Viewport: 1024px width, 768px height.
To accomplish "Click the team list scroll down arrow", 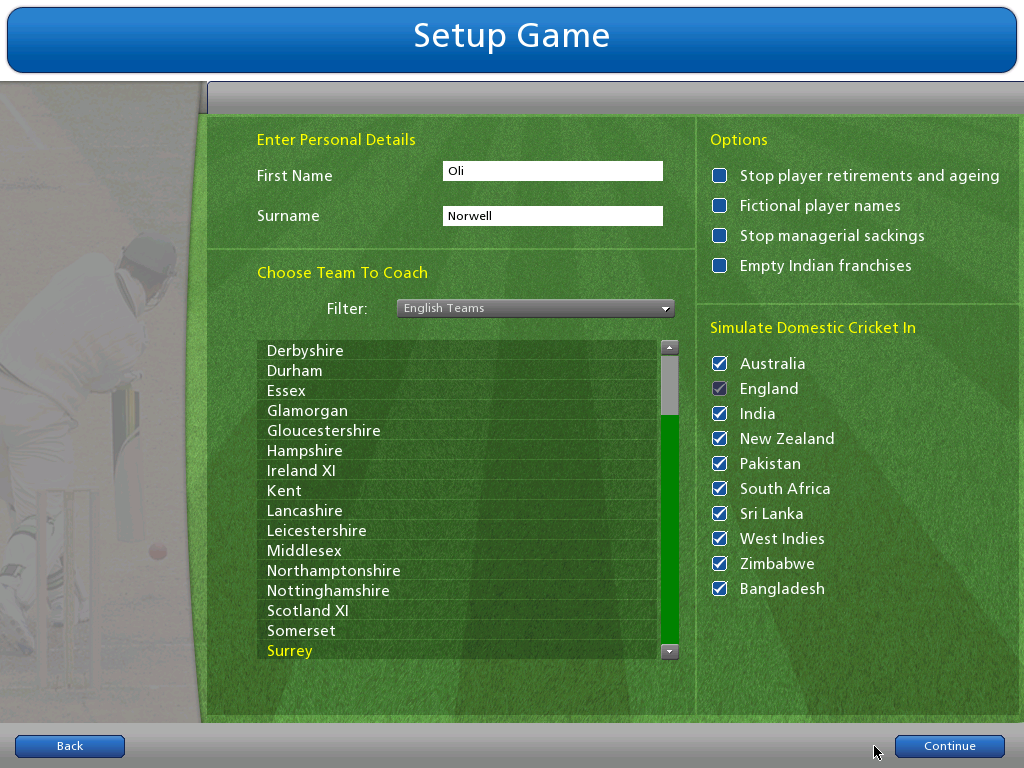I will 670,651.
